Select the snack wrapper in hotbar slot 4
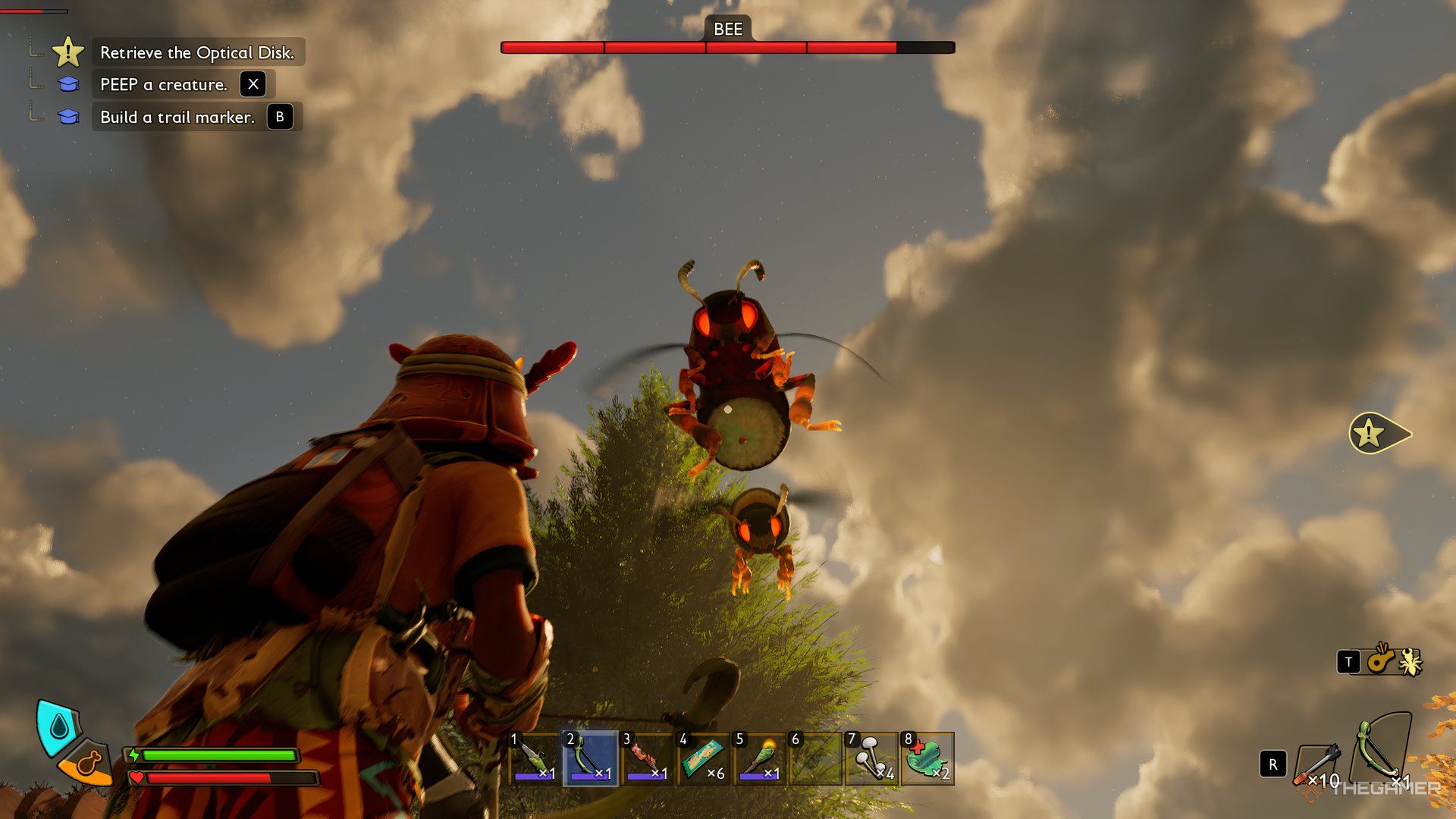The image size is (1456, 819). [703, 758]
